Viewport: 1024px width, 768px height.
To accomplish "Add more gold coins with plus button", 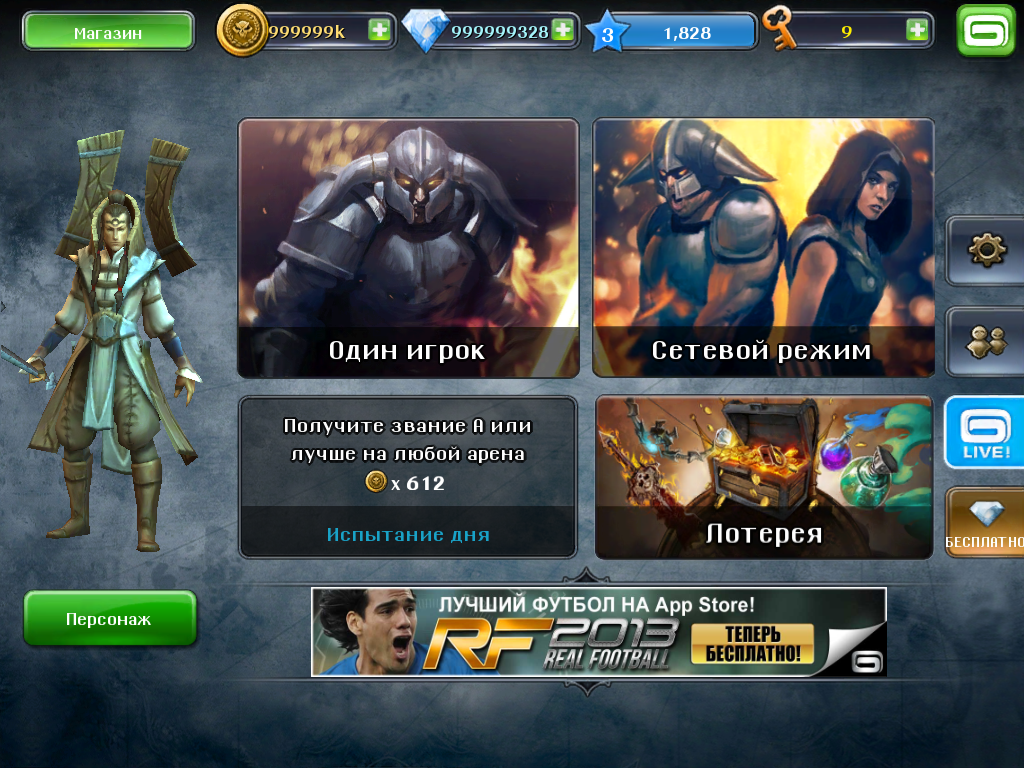I will pos(379,30).
